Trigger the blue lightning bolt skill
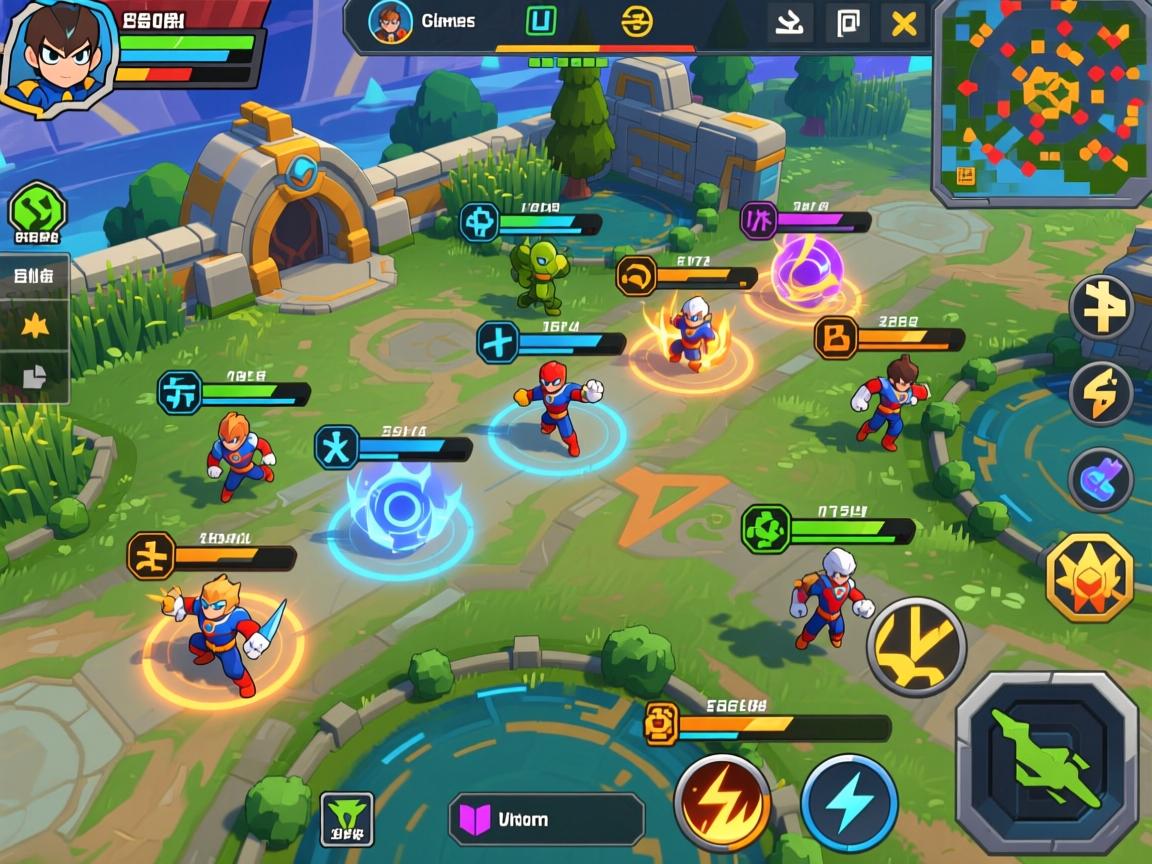This screenshot has width=1152, height=864. [x=849, y=803]
